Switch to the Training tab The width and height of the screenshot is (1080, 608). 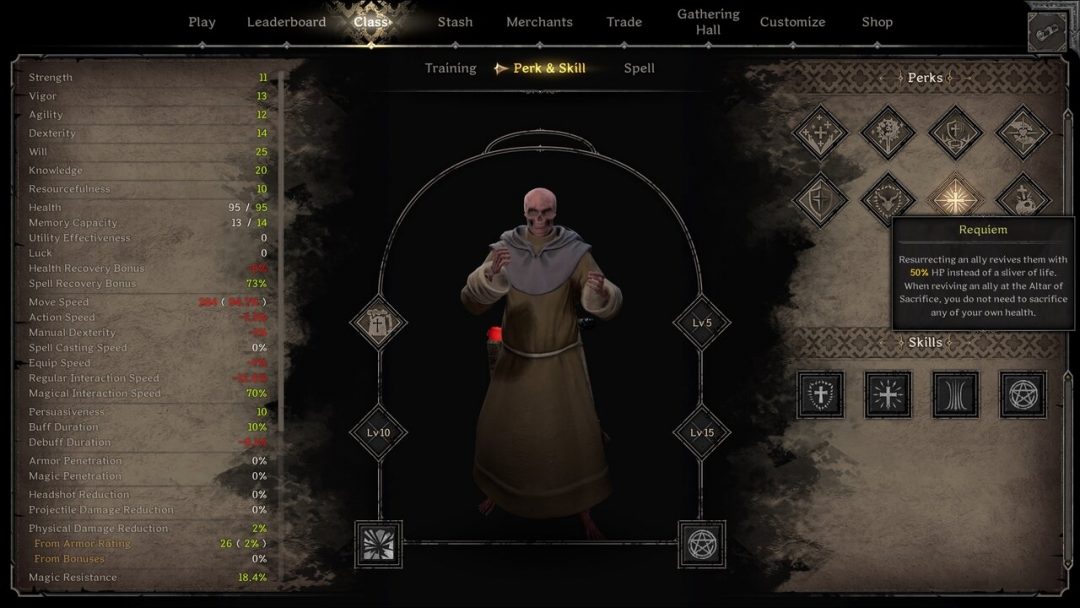pos(450,68)
